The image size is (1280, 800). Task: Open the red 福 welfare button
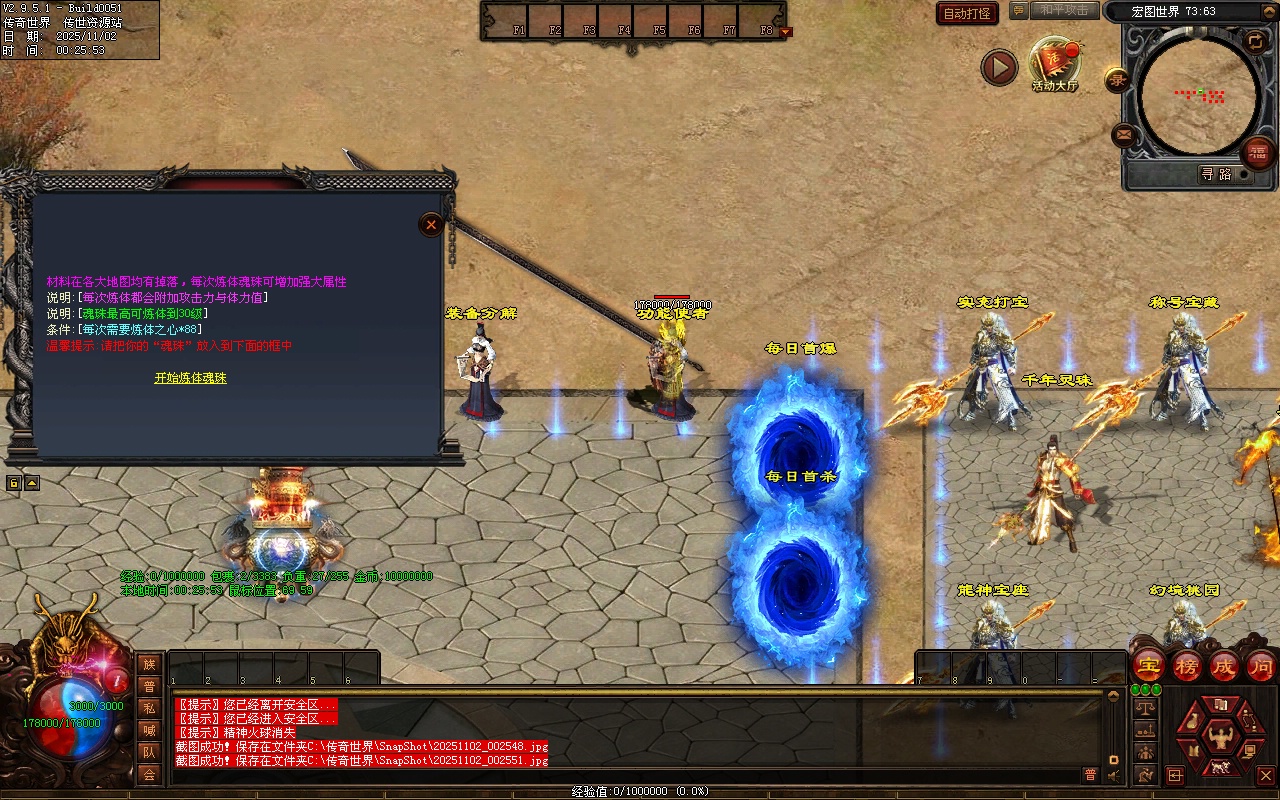pos(1257,153)
